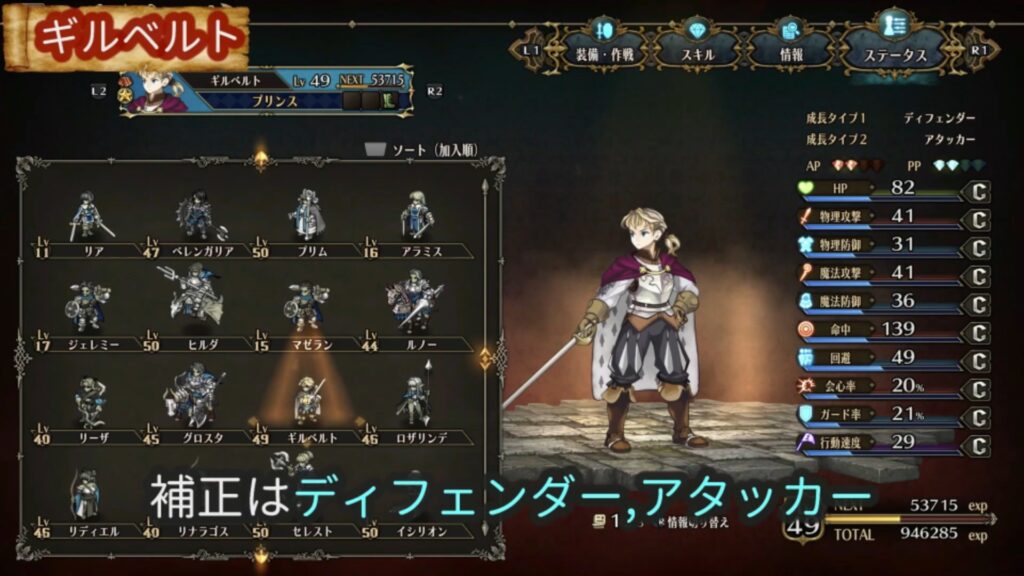Click the highlighted unit ギルベルト
The width and height of the screenshot is (1024, 576).
pos(307,402)
